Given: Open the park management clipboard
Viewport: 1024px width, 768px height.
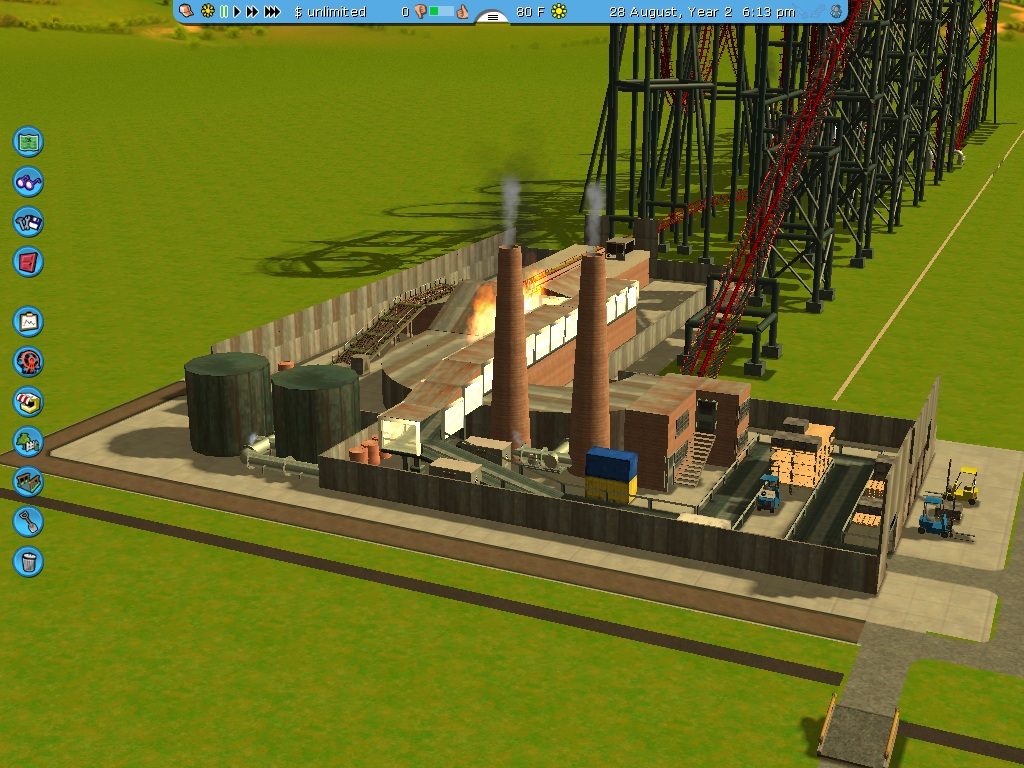Looking at the screenshot, I should click(28, 321).
